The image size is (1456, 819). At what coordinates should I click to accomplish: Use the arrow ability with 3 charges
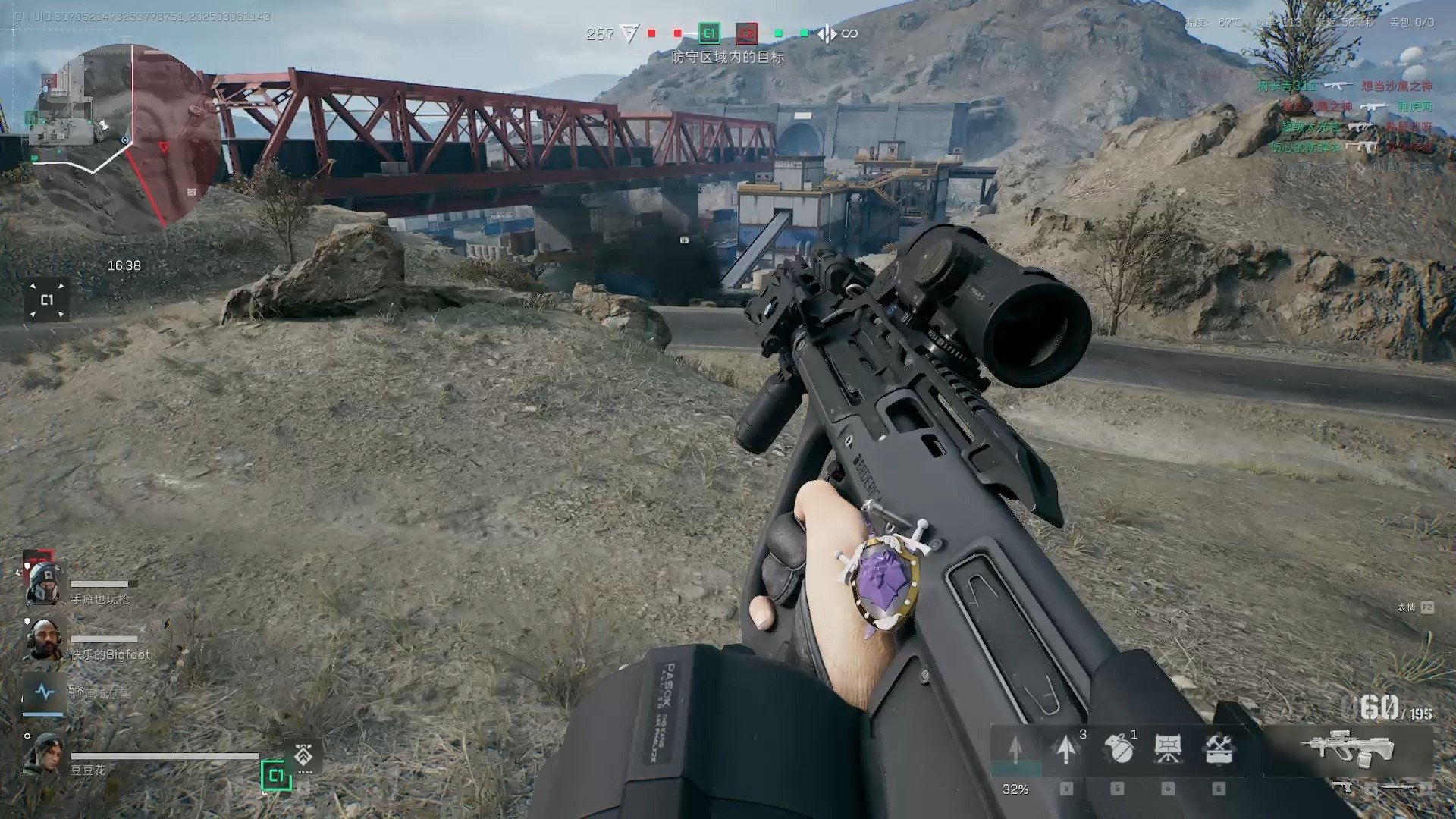click(x=1066, y=749)
